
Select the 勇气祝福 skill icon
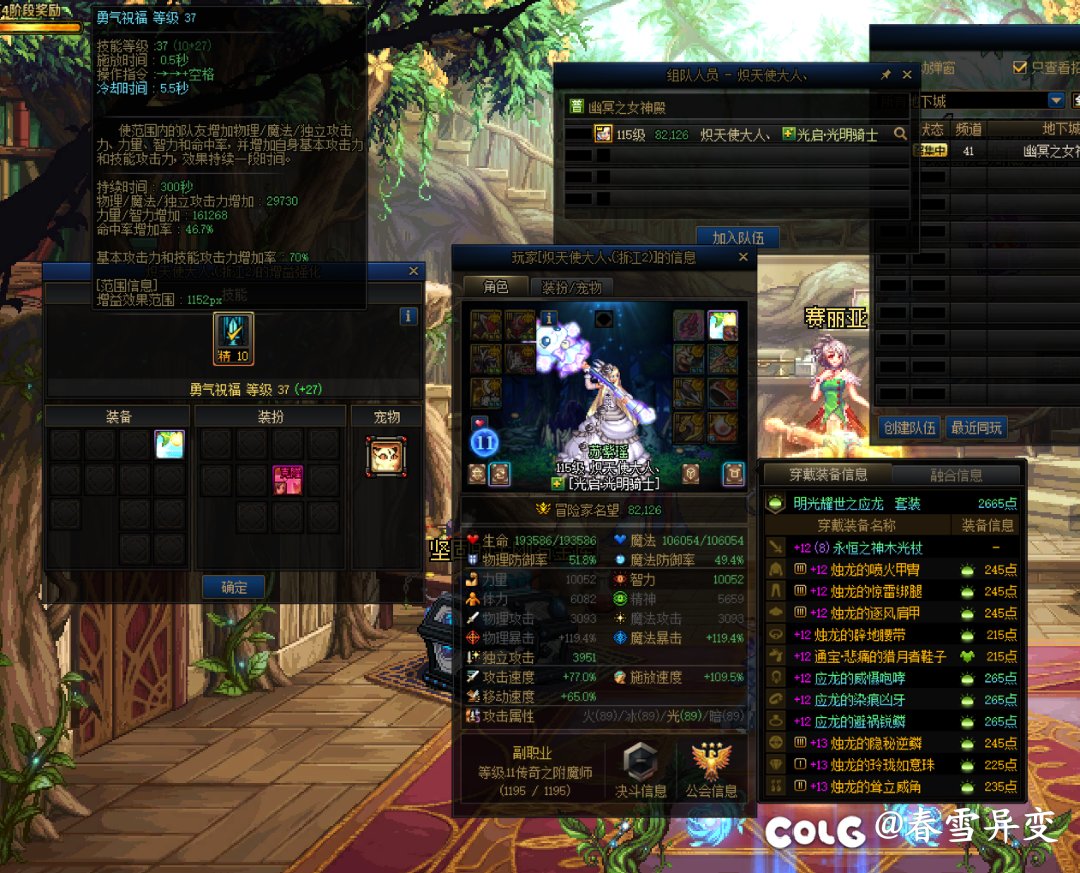[233, 338]
